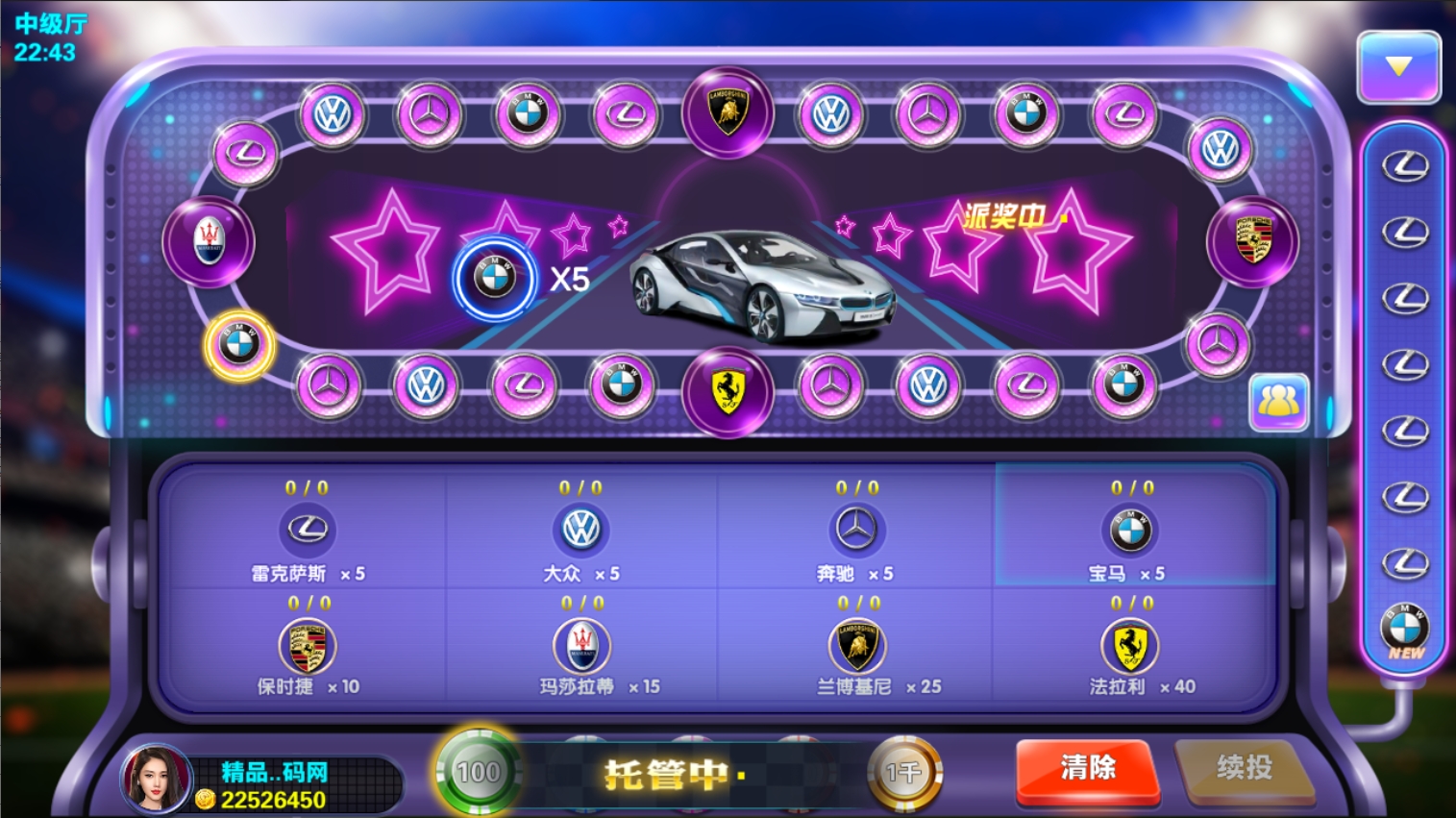Click the red 清除 clear button
Image resolution: width=1456 pixels, height=818 pixels.
point(1087,769)
